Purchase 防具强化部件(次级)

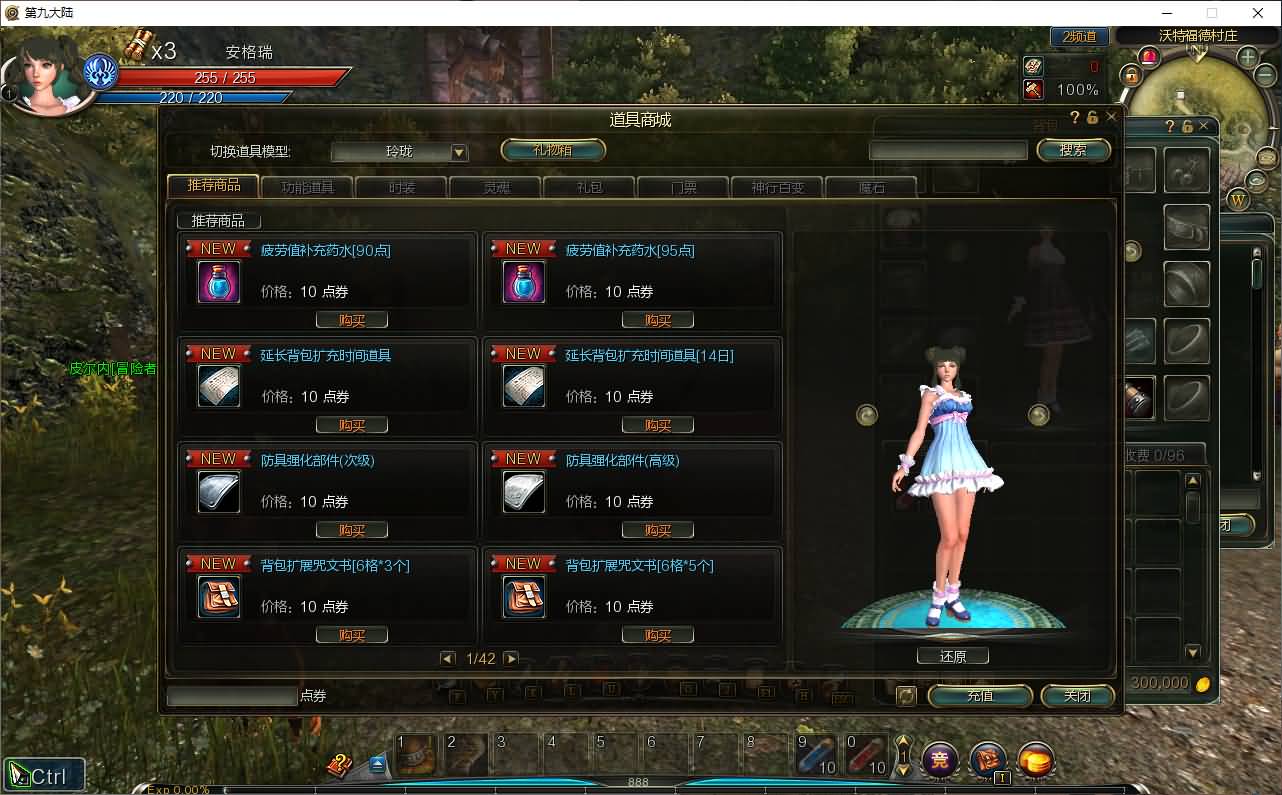(352, 530)
